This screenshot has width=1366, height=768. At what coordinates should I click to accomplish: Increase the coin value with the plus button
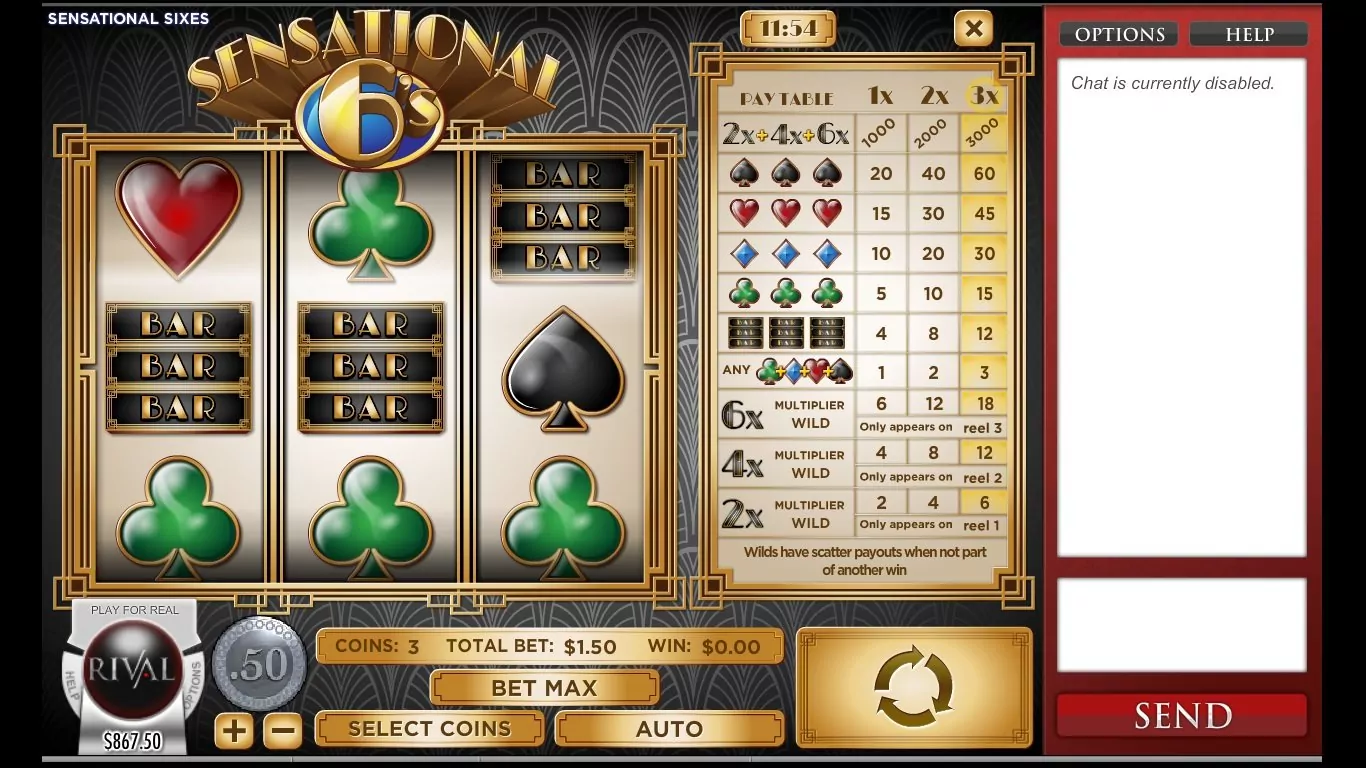pyautogui.click(x=234, y=731)
